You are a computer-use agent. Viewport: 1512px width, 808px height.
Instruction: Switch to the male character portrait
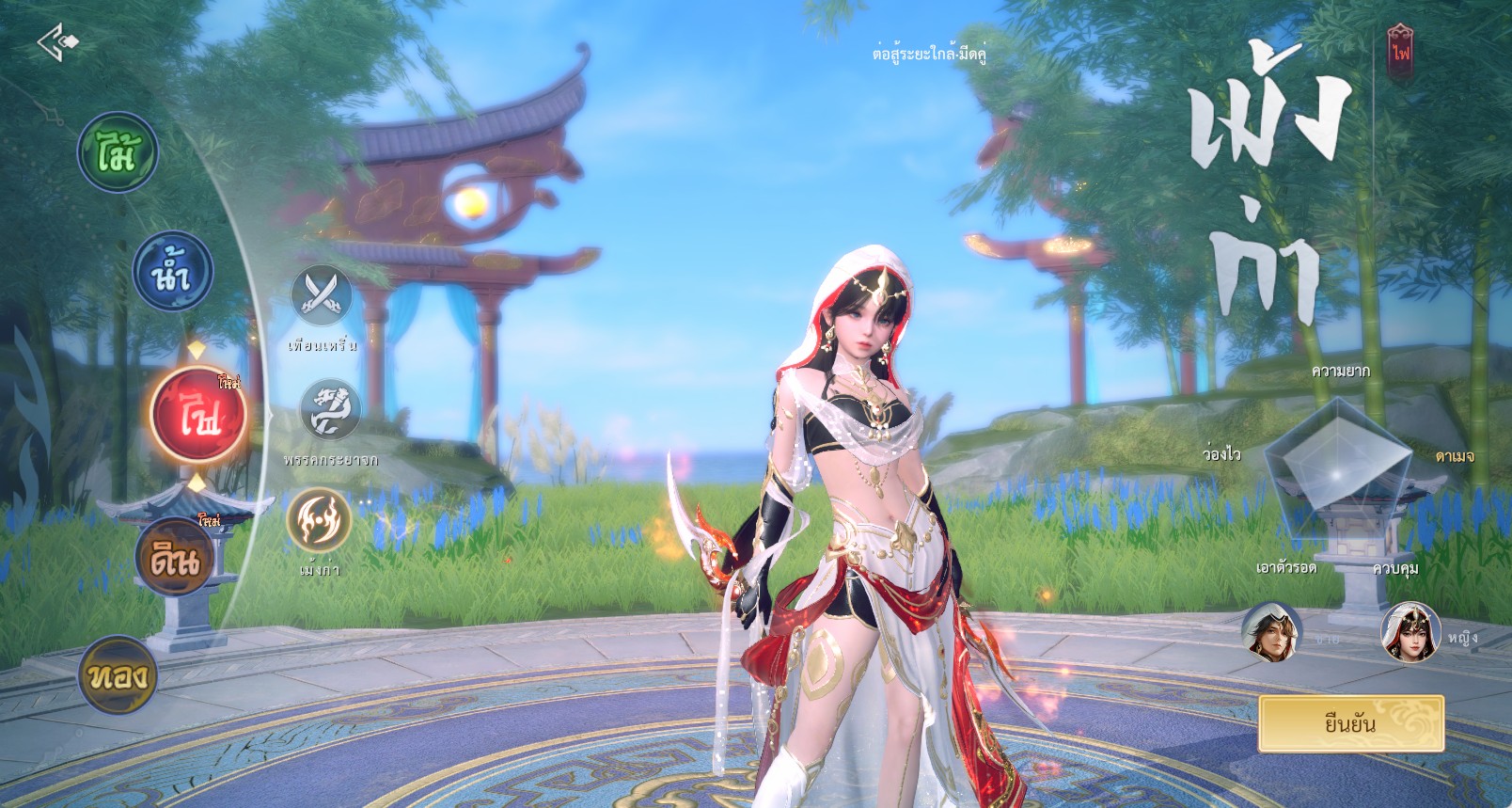1271,633
